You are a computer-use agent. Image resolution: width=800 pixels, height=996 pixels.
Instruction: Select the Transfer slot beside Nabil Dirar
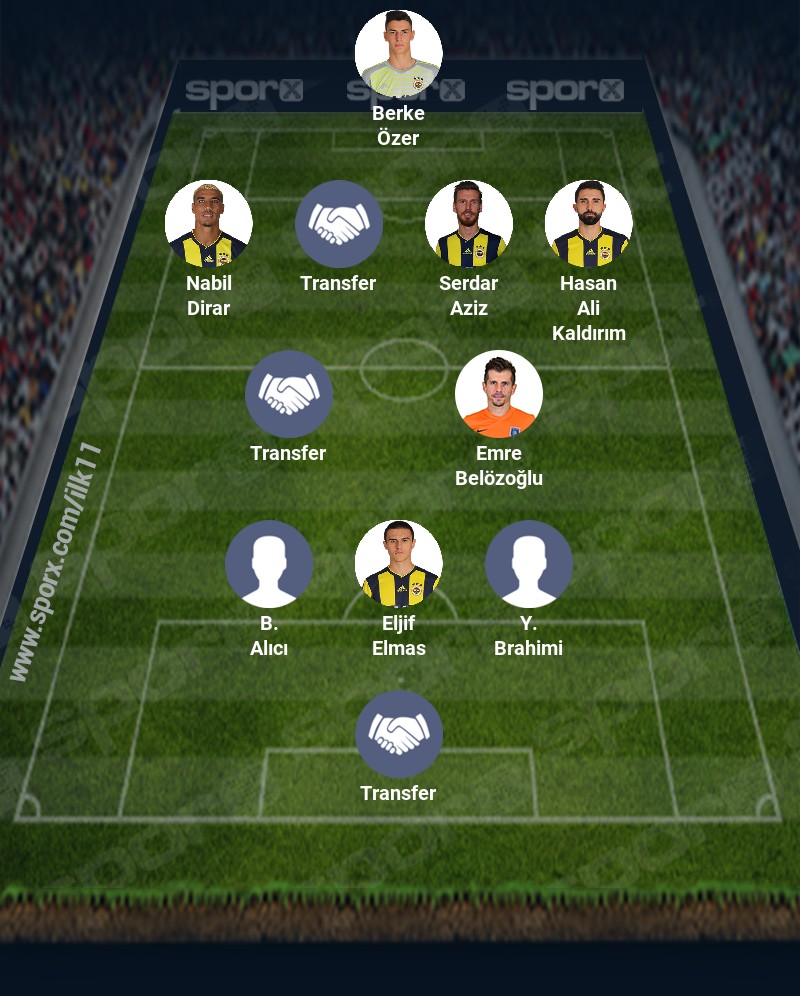pyautogui.click(x=338, y=224)
